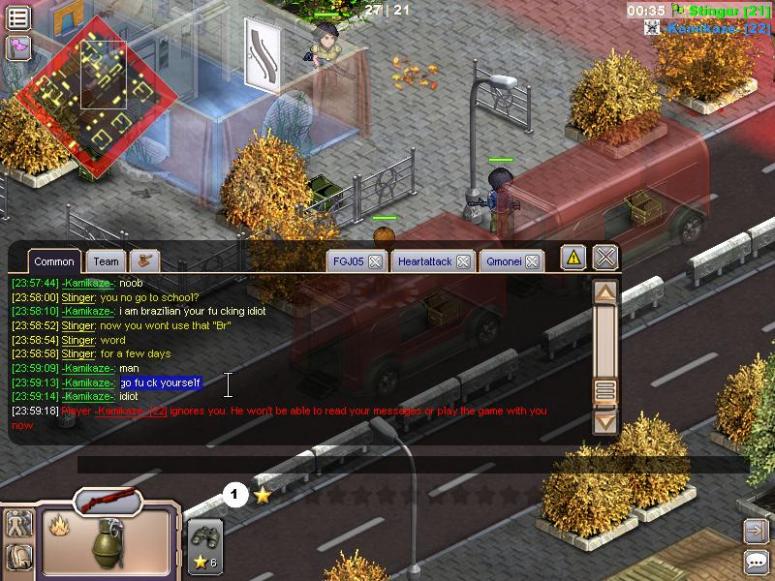Open the Heartattack private chat tab
Screen dimensions: 775x581
pyautogui.click(x=426, y=262)
